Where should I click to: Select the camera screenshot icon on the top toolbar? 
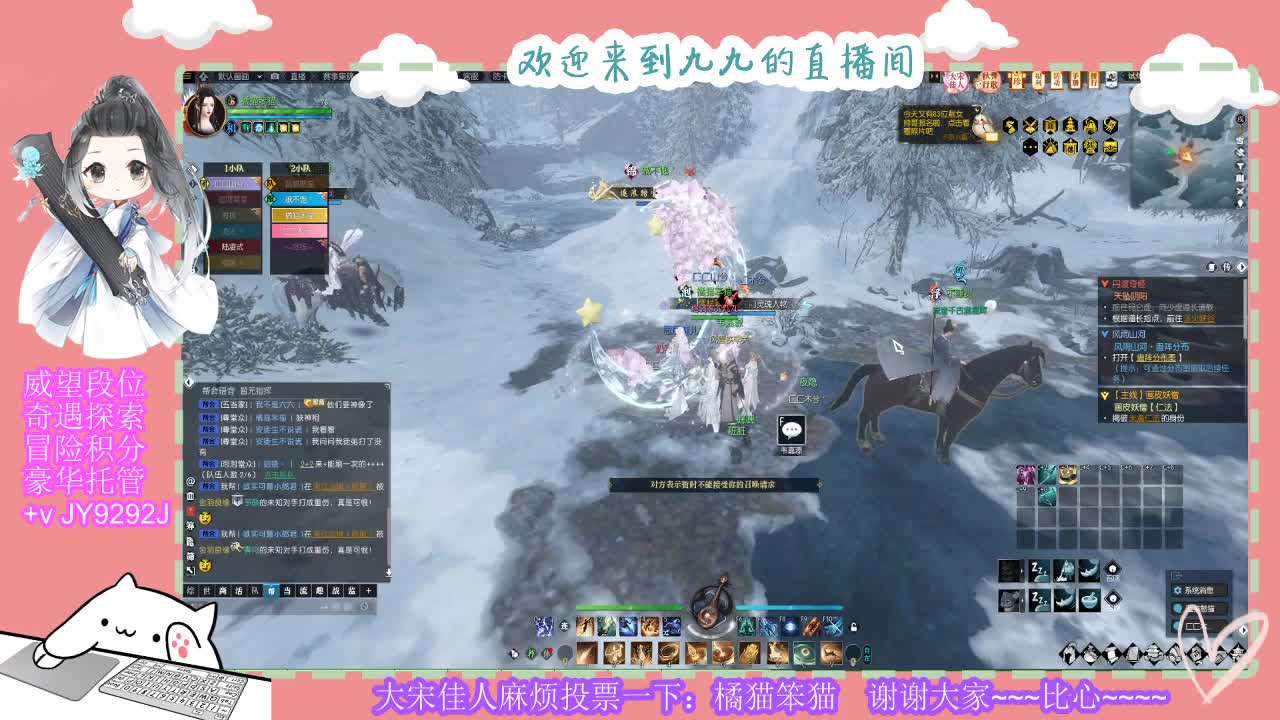pyautogui.click(x=274, y=76)
